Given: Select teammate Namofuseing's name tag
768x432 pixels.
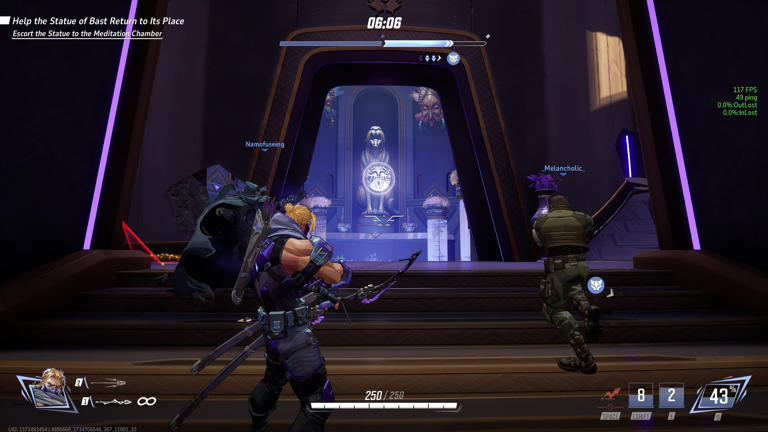Looking at the screenshot, I should tap(265, 145).
